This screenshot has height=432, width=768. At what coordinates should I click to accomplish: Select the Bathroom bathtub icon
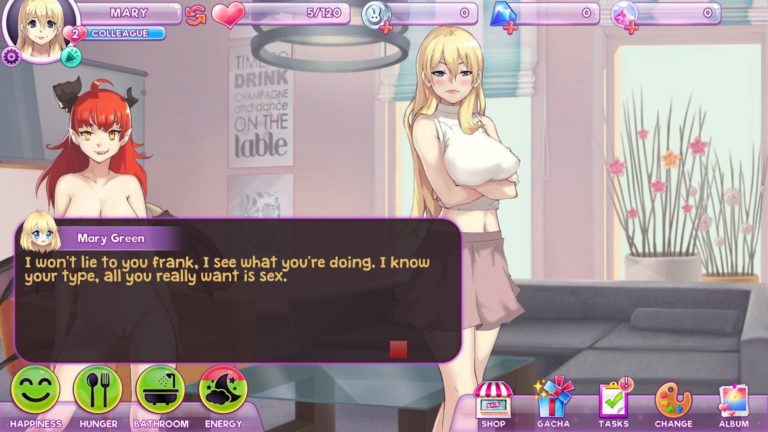[x=160, y=390]
